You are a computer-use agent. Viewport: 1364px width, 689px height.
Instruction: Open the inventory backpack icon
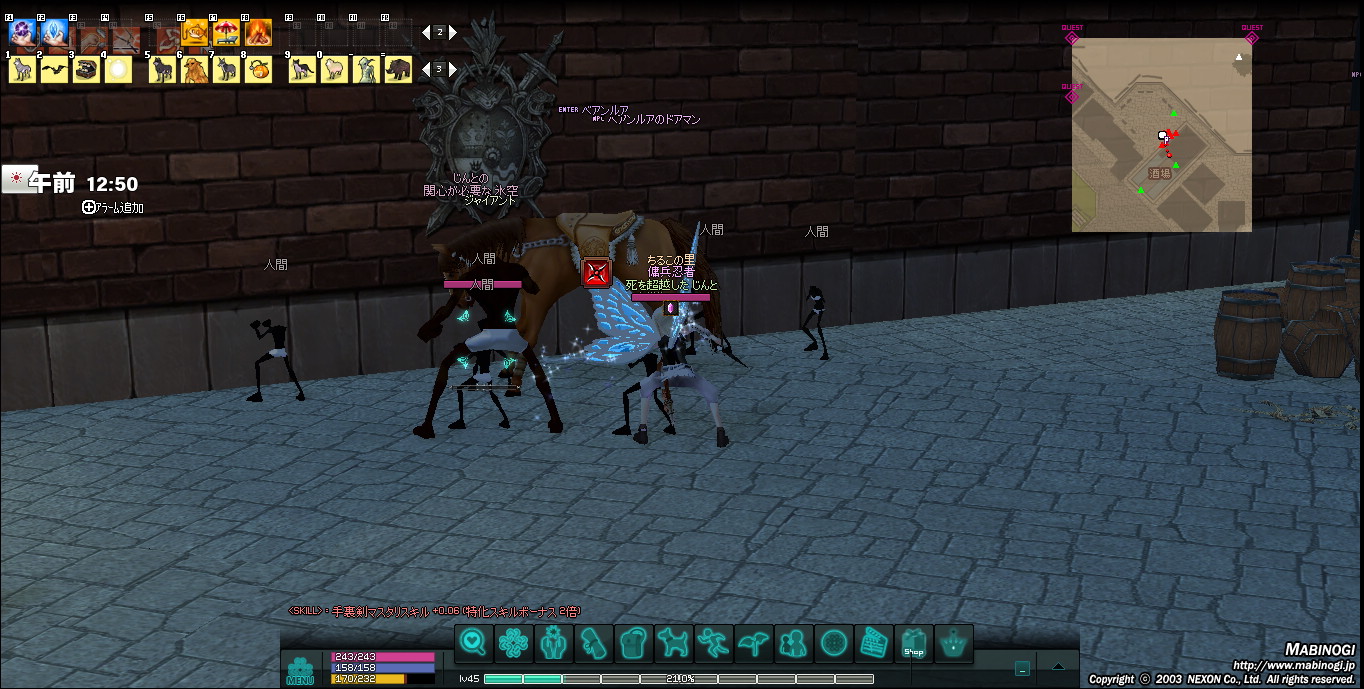[634, 643]
